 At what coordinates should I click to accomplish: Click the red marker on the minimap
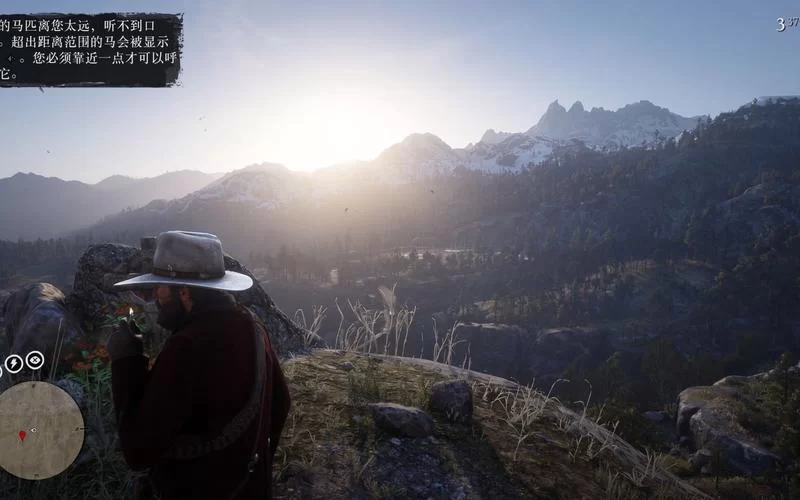click(x=22, y=436)
